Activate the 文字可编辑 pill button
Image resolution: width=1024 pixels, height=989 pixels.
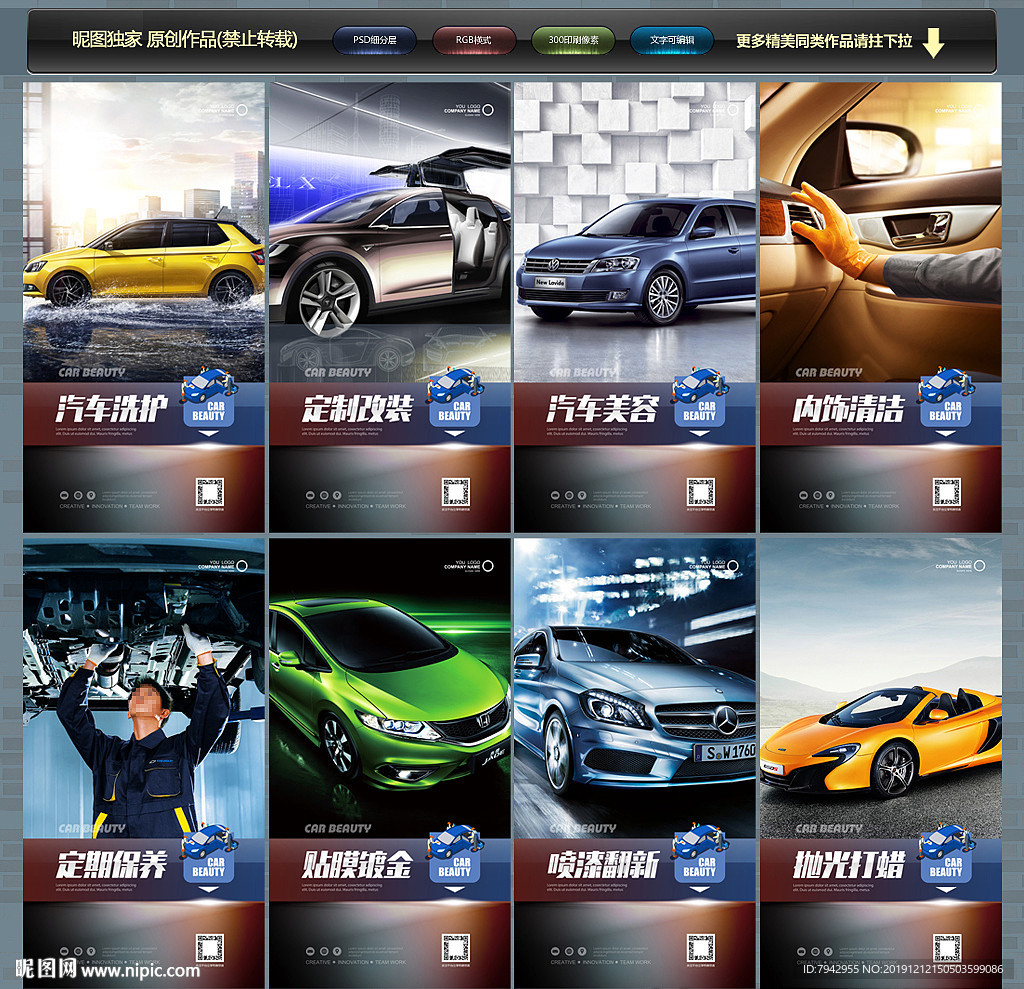[x=672, y=41]
